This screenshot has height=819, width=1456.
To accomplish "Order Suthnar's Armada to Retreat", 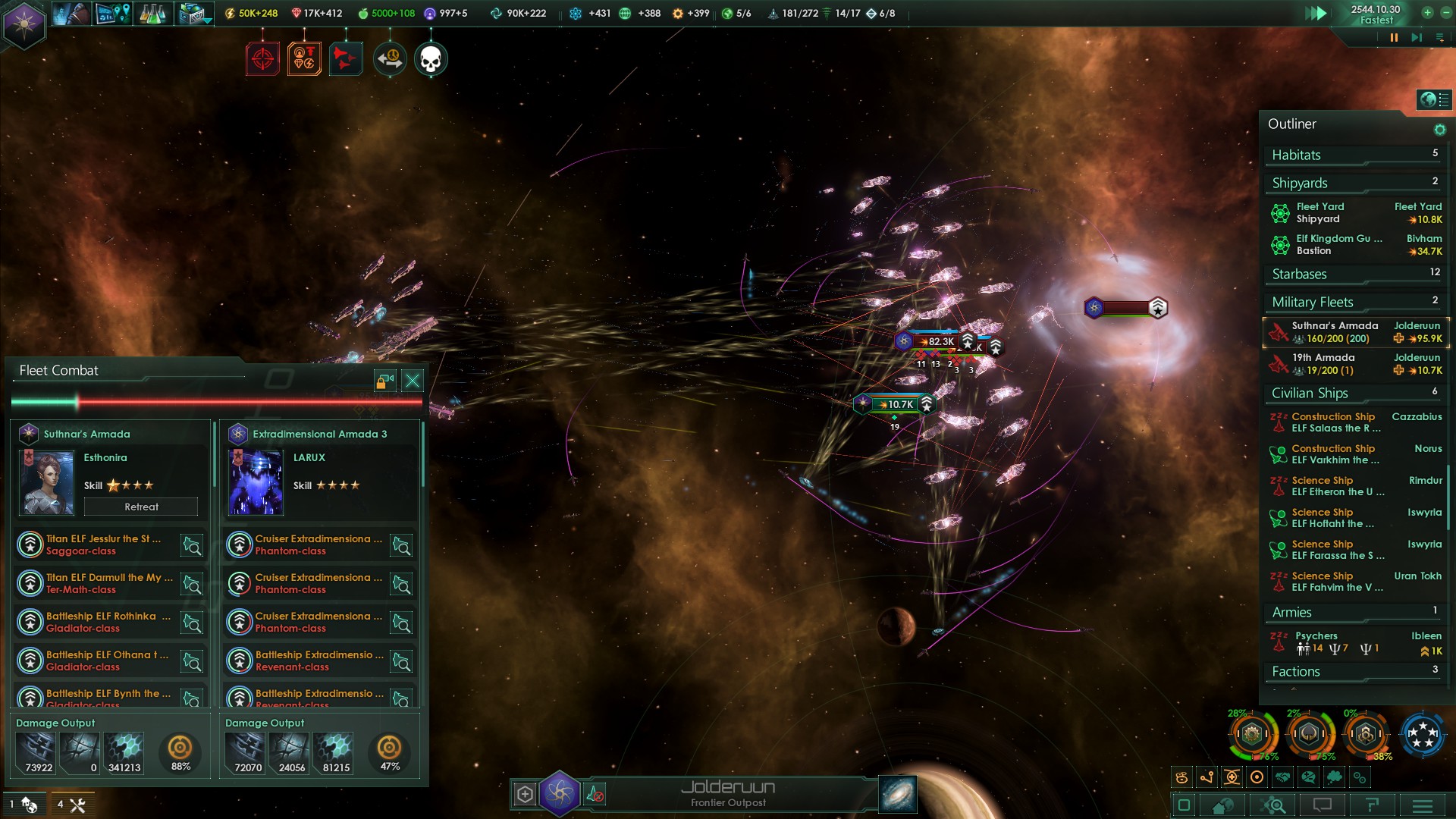I will point(141,507).
